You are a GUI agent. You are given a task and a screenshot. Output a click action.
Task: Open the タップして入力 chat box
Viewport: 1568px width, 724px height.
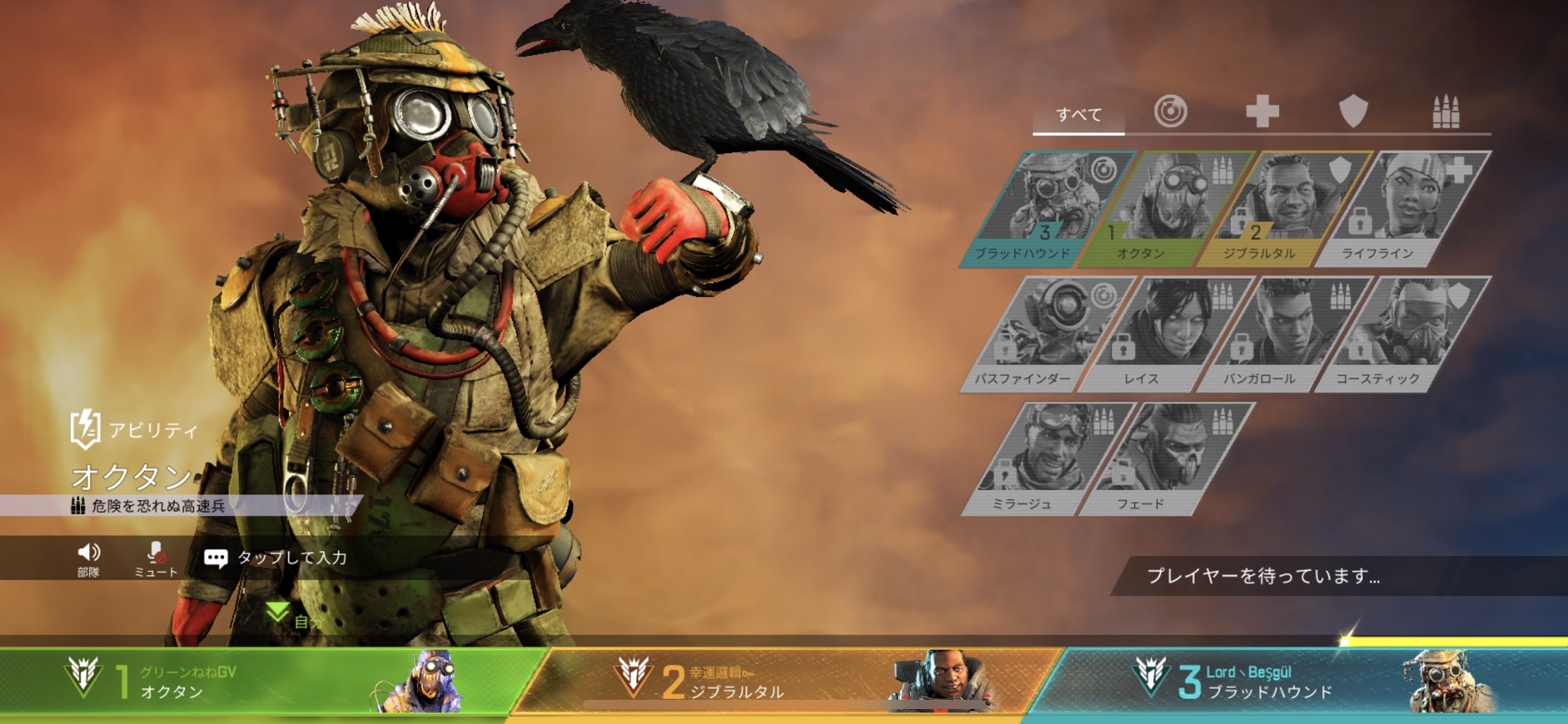[x=276, y=558]
